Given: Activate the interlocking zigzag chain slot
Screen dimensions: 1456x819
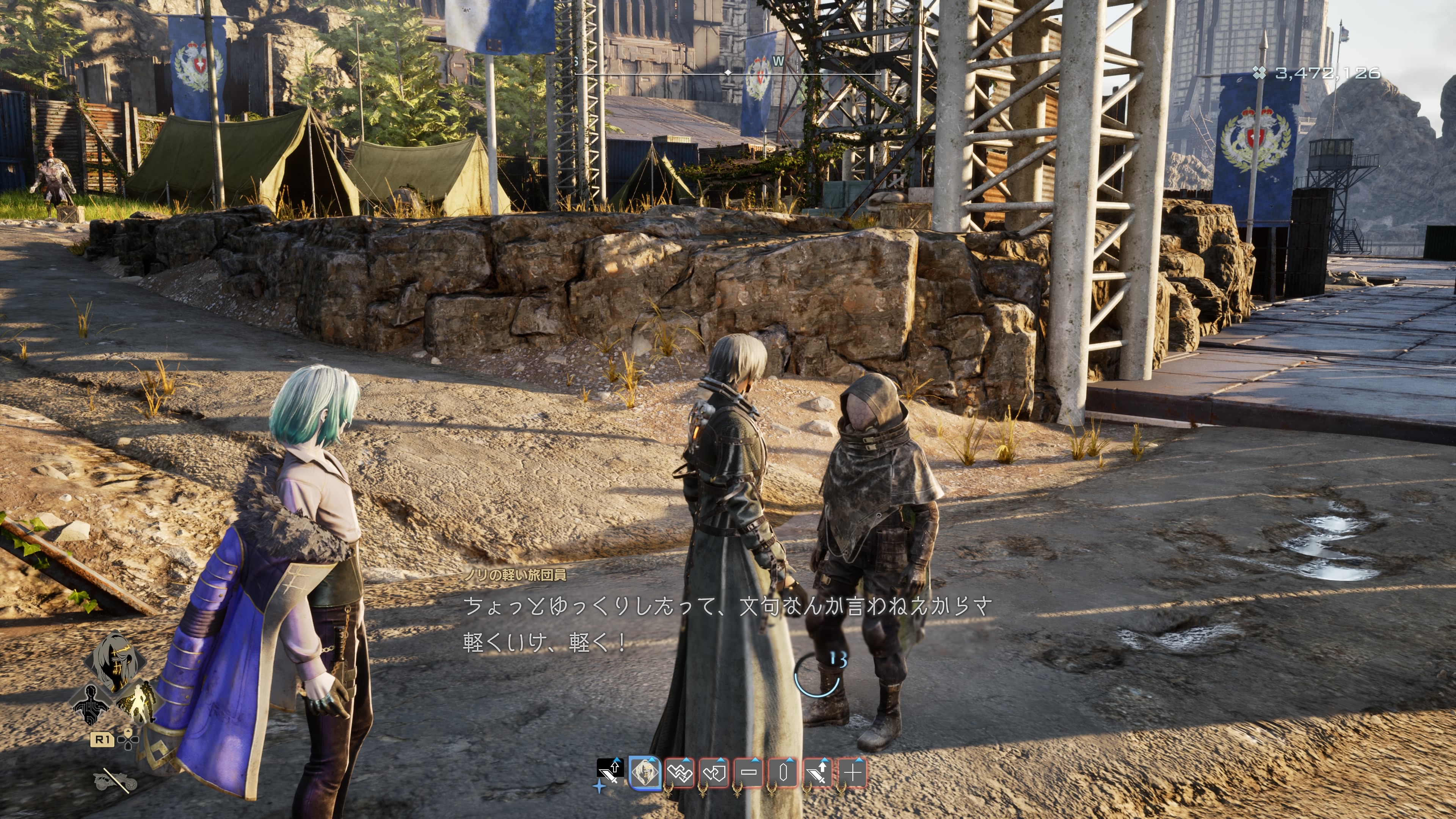Looking at the screenshot, I should [x=679, y=772].
